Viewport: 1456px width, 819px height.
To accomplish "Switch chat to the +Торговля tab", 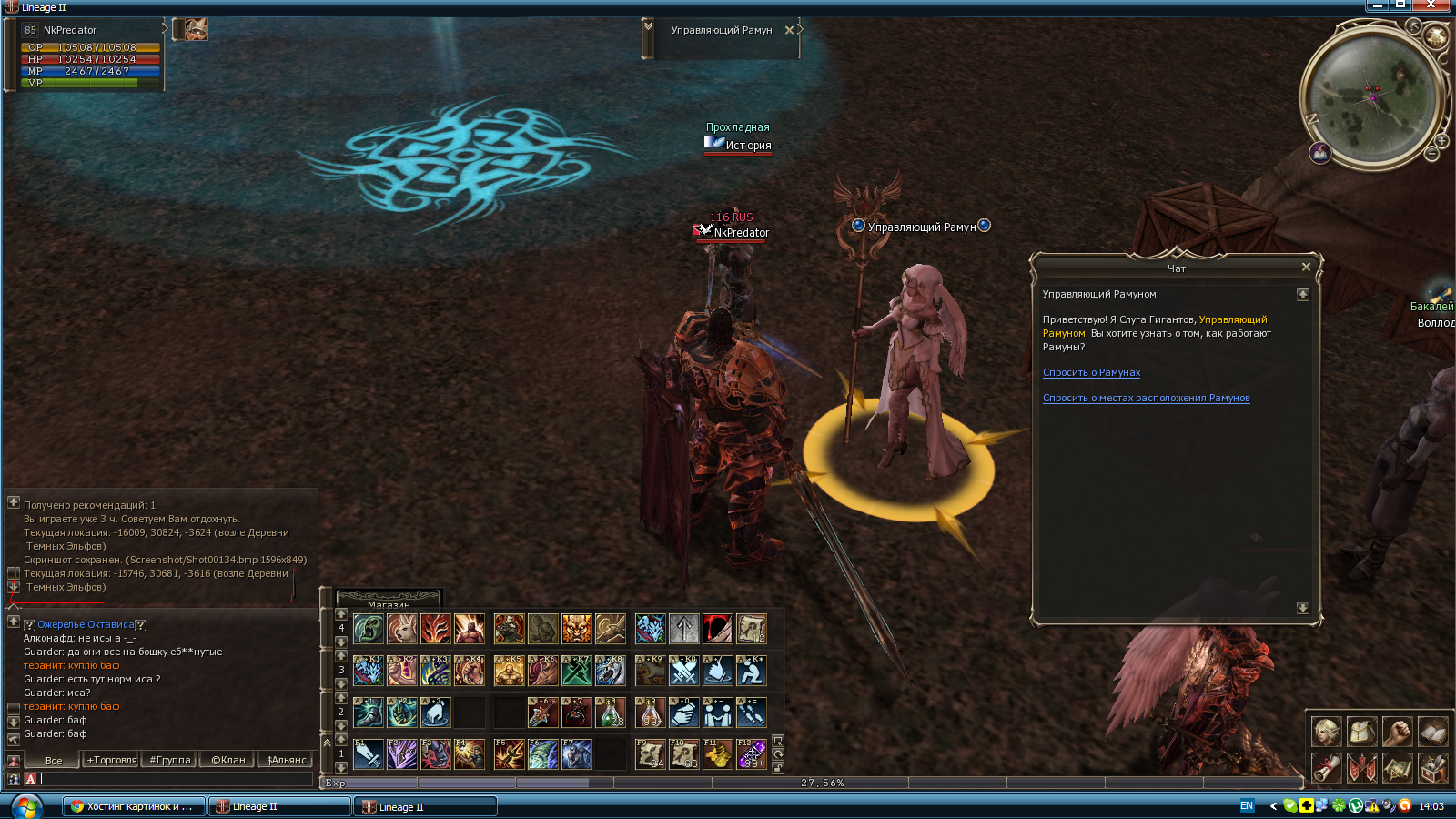I will point(112,760).
